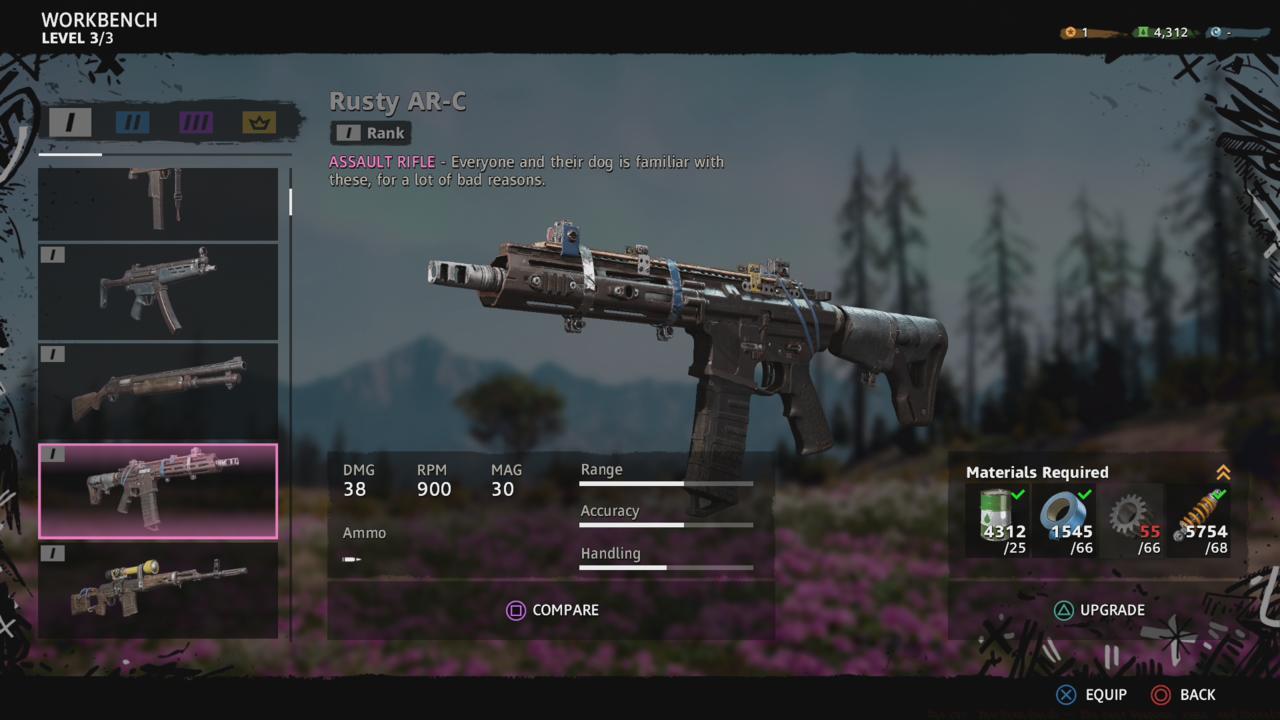The width and height of the screenshot is (1280, 720).
Task: Click the ammo bullet icon
Action: pyautogui.click(x=352, y=560)
